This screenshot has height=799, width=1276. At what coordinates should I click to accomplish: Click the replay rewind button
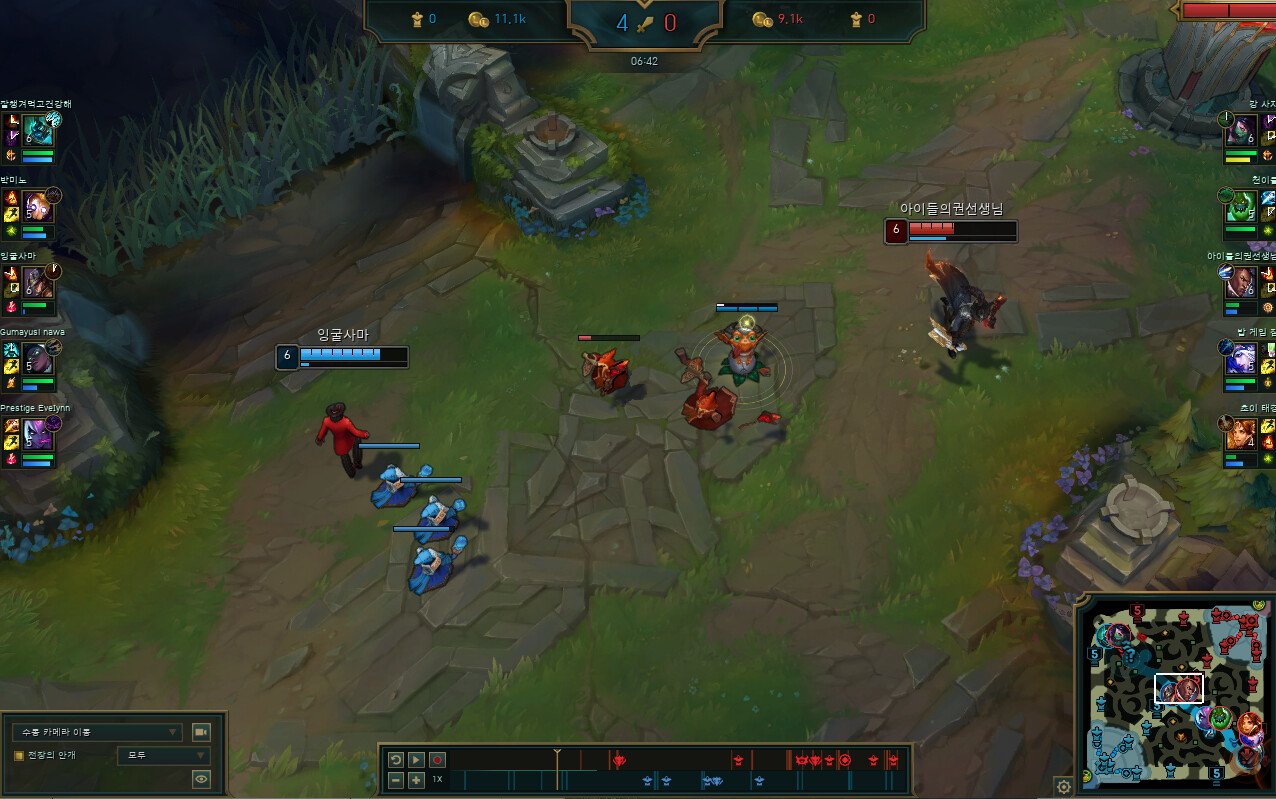click(396, 760)
